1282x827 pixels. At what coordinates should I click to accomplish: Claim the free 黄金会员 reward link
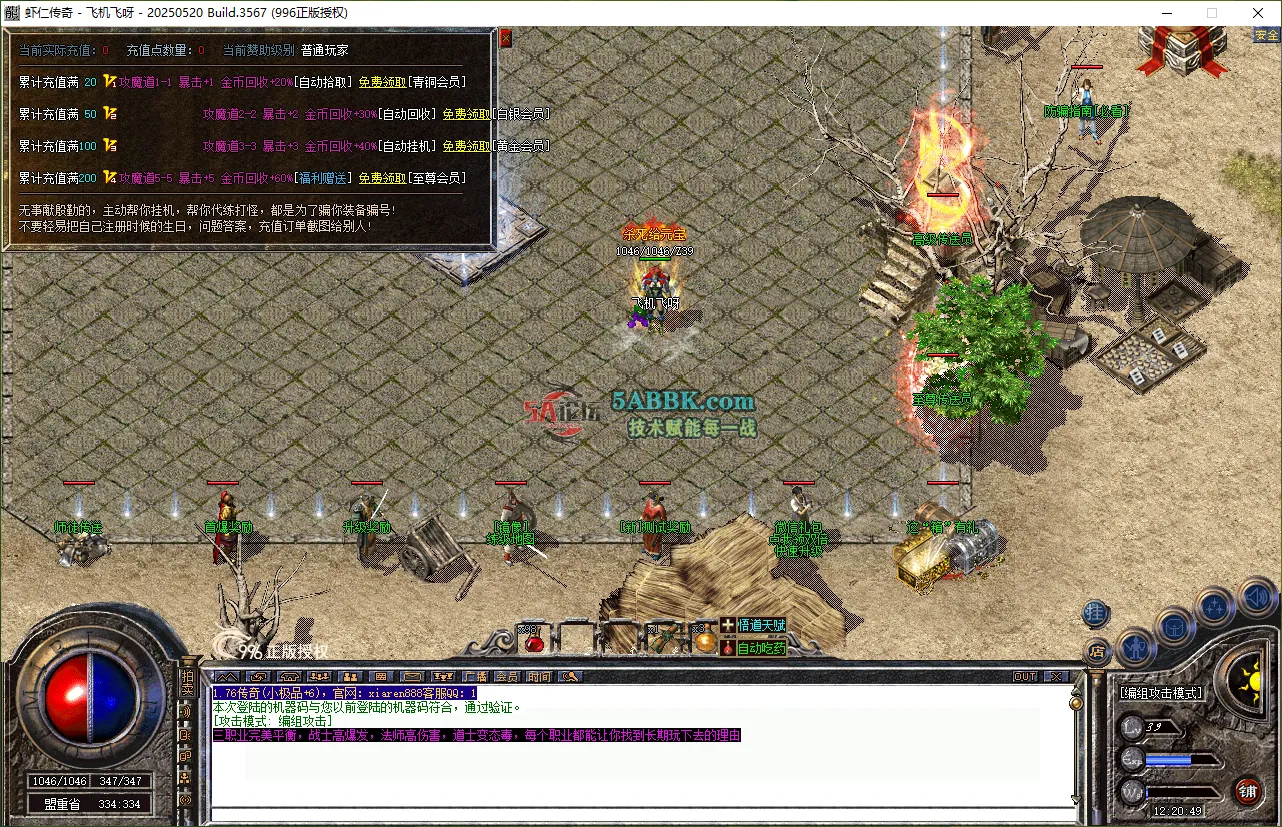[465, 146]
